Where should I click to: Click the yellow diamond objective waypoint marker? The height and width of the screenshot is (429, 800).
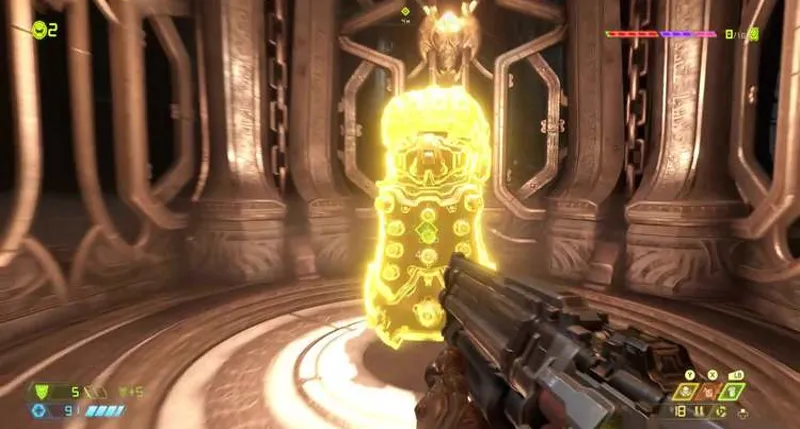405,12
